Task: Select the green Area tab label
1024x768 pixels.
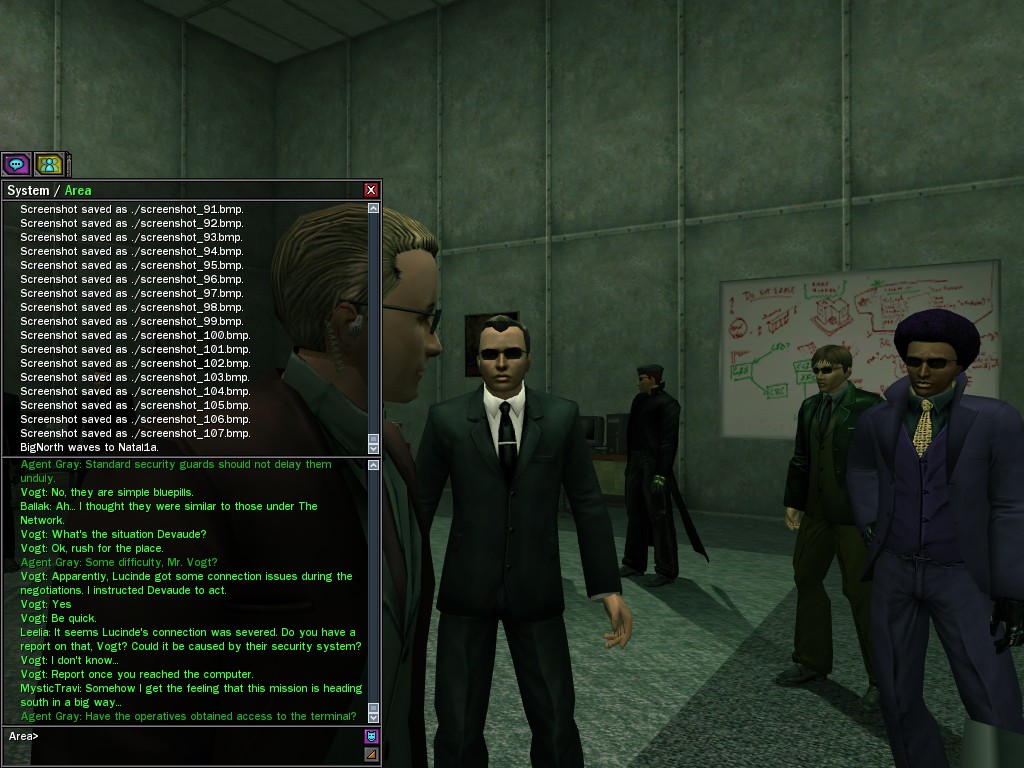Action: 78,190
